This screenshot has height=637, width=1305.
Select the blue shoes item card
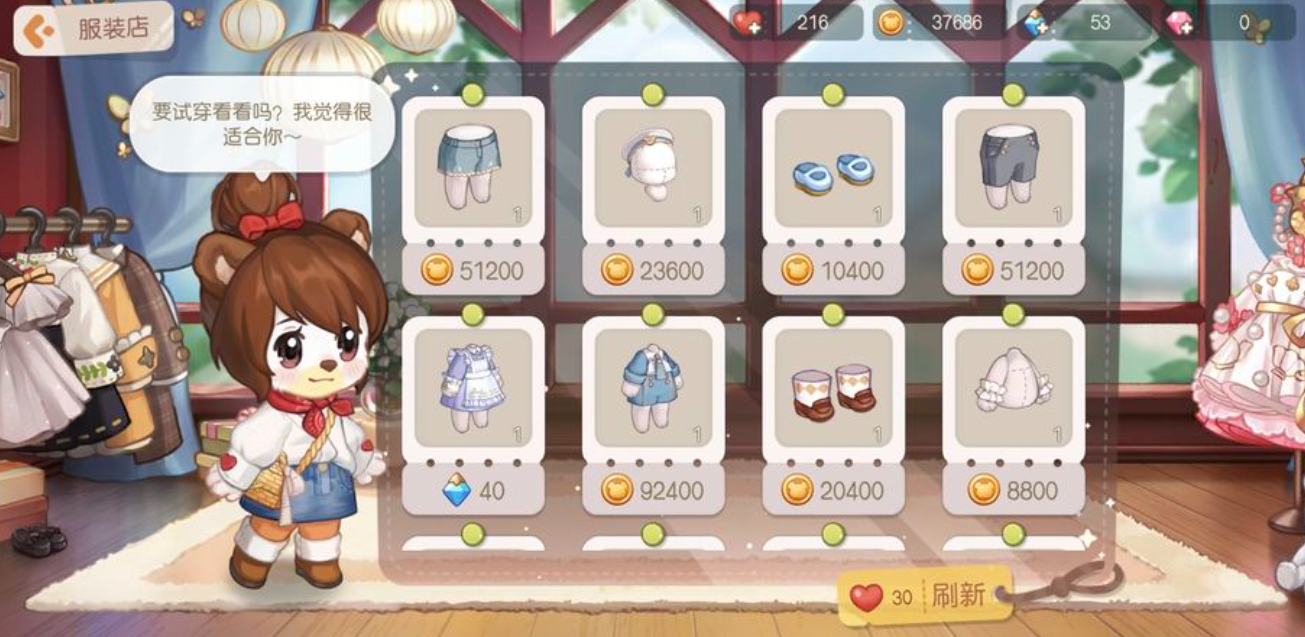click(x=833, y=167)
